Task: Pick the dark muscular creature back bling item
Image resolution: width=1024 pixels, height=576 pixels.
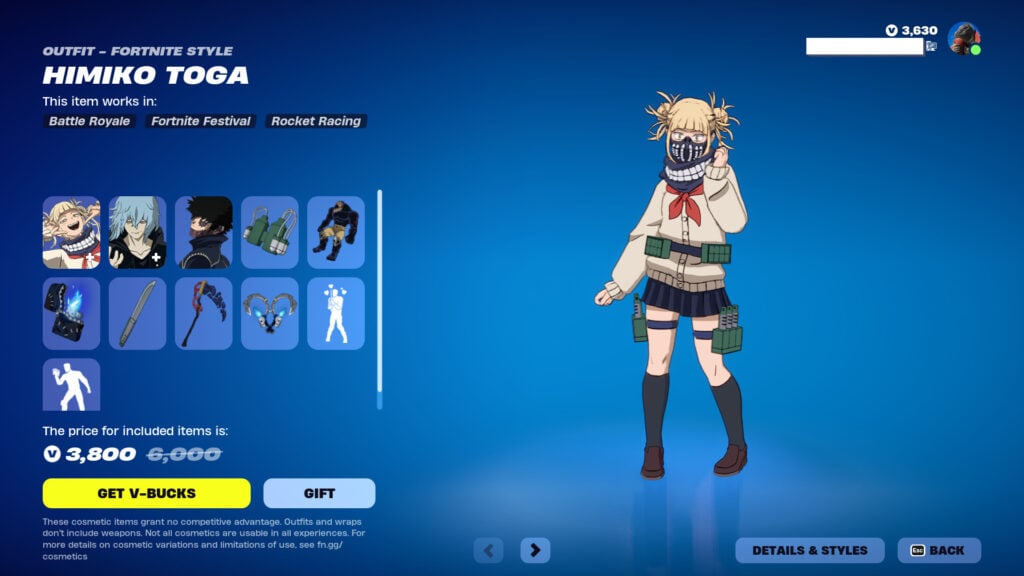Action: point(336,232)
